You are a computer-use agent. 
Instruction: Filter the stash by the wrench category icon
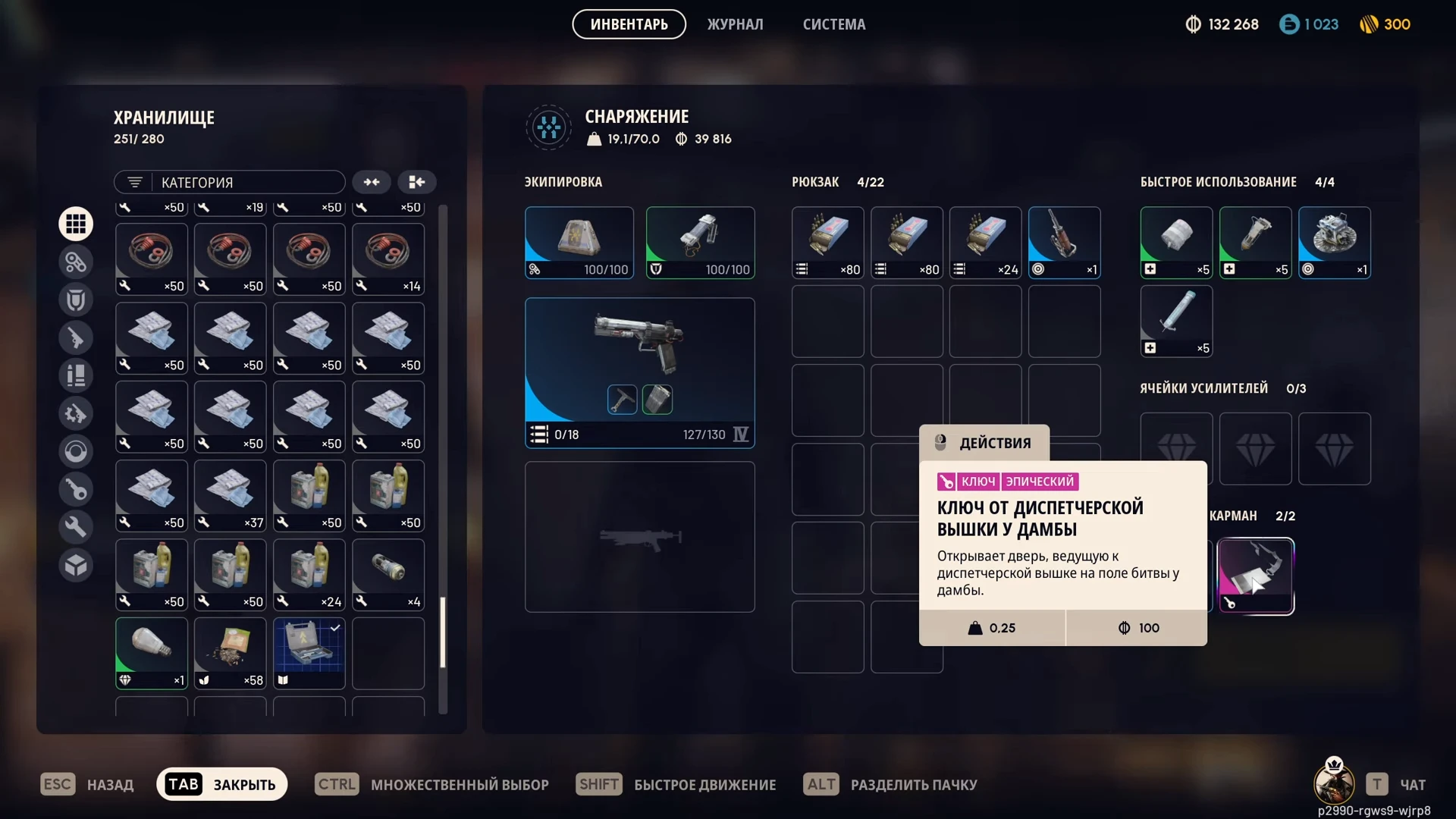pyautogui.click(x=76, y=527)
